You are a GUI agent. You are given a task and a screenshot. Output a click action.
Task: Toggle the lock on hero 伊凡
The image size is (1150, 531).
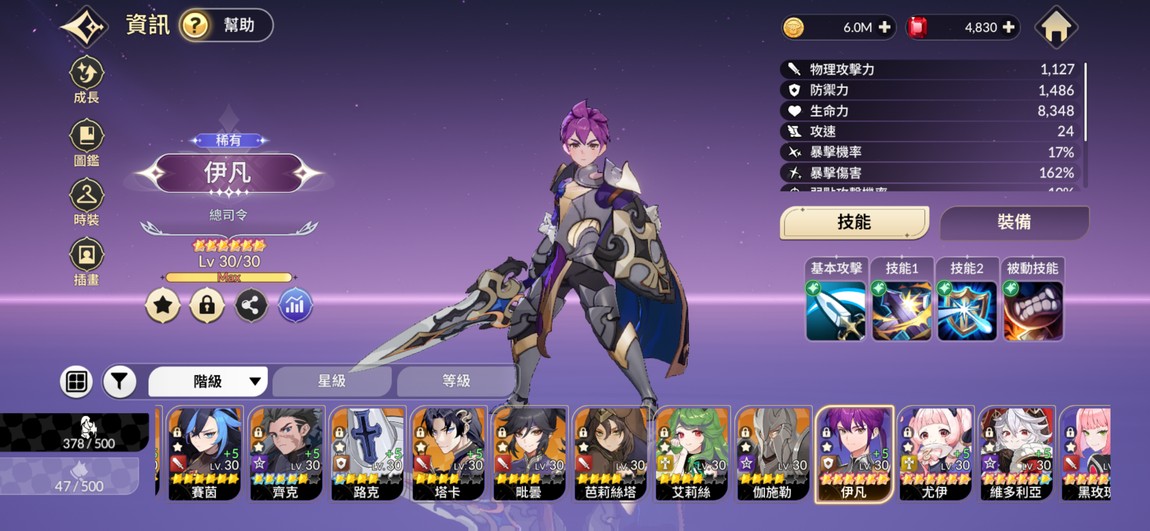point(207,305)
